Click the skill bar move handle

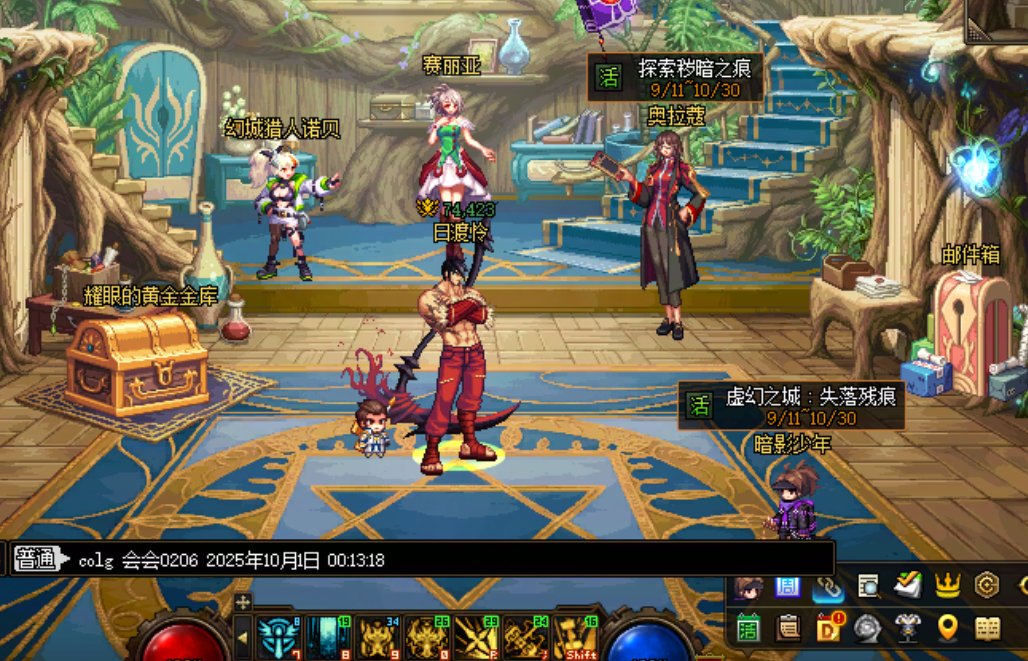point(243,602)
